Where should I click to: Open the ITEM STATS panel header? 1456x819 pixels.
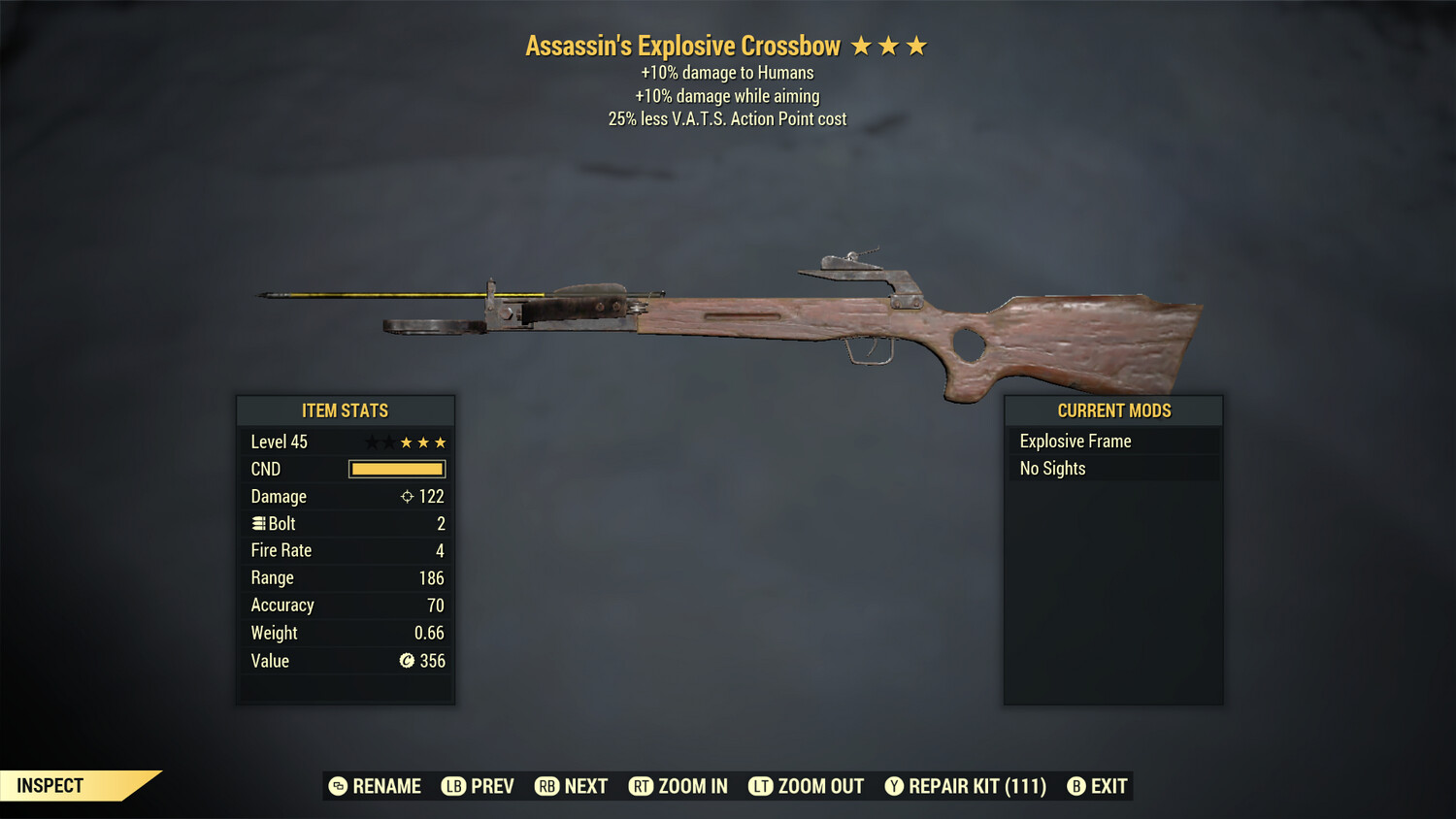tap(346, 410)
